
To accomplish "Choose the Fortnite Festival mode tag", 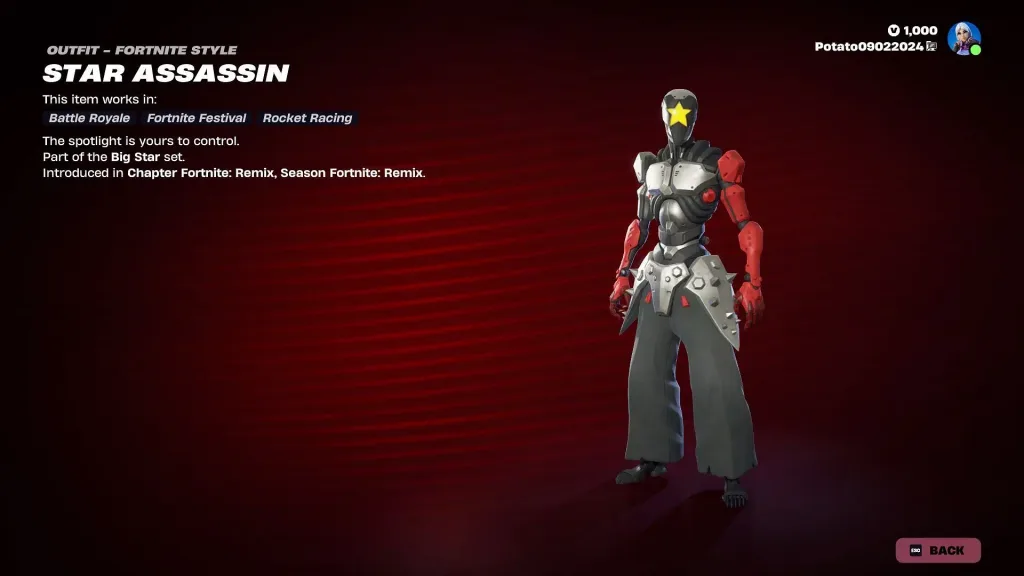I will click(196, 118).
